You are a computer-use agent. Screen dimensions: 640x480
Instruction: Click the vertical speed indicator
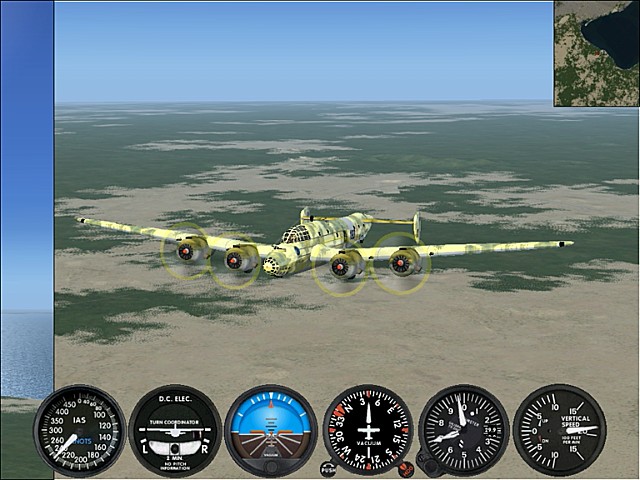(x=559, y=429)
